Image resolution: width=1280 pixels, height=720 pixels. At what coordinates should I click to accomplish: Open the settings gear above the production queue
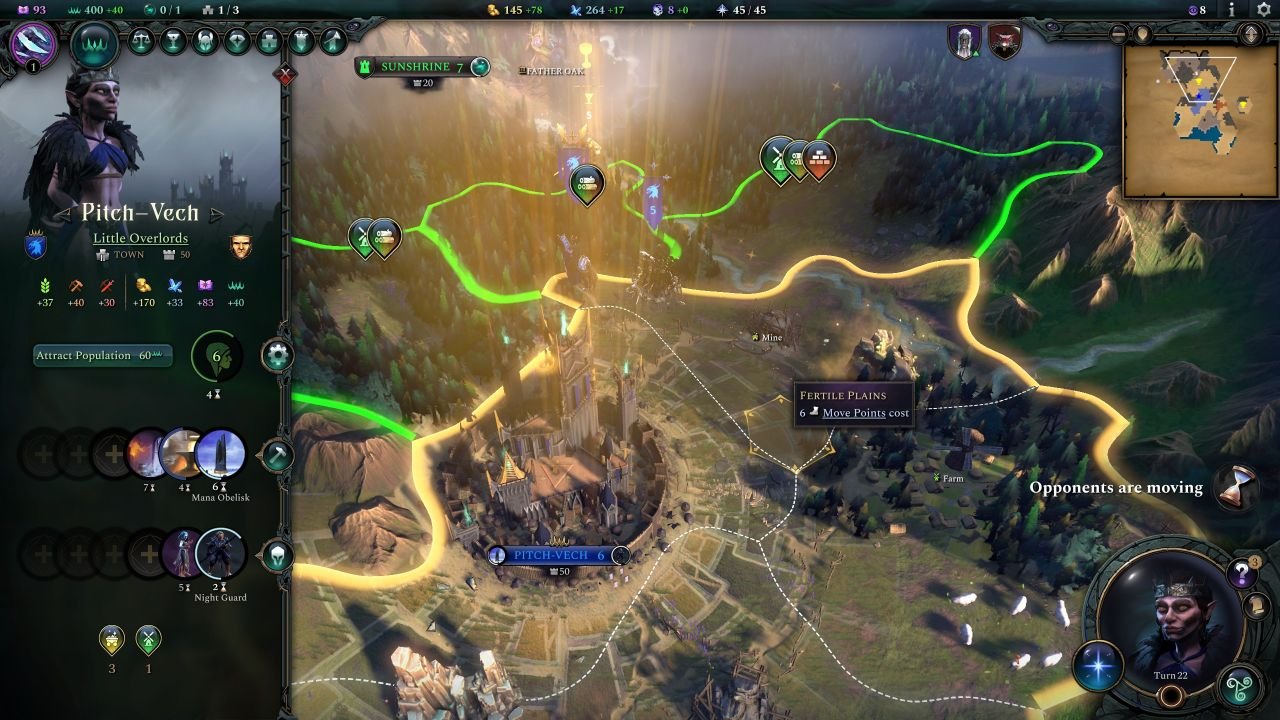[x=277, y=352]
